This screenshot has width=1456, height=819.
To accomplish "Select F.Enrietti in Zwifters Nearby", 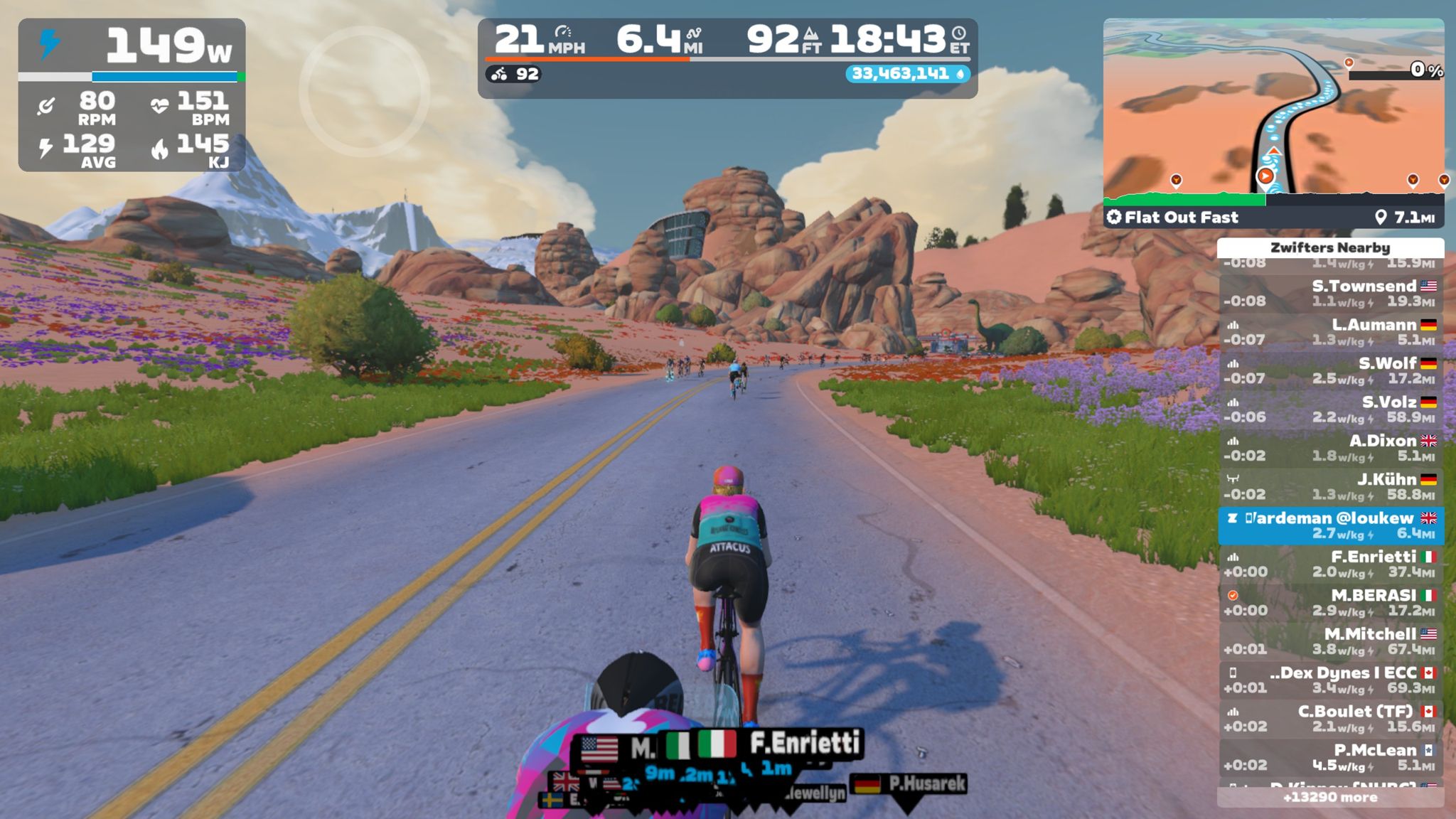I will click(x=1331, y=564).
